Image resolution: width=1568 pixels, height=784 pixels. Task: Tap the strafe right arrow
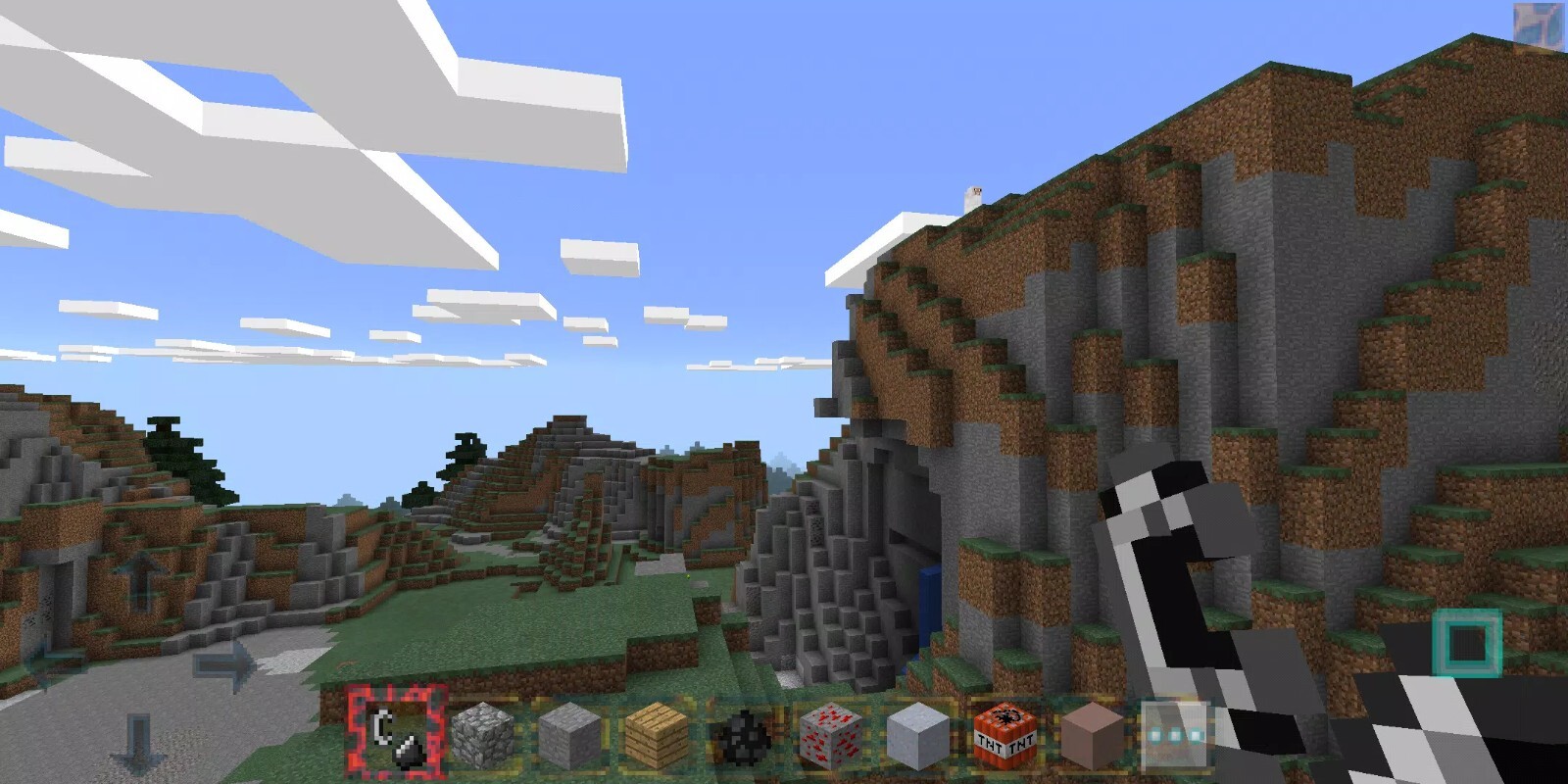click(x=222, y=663)
